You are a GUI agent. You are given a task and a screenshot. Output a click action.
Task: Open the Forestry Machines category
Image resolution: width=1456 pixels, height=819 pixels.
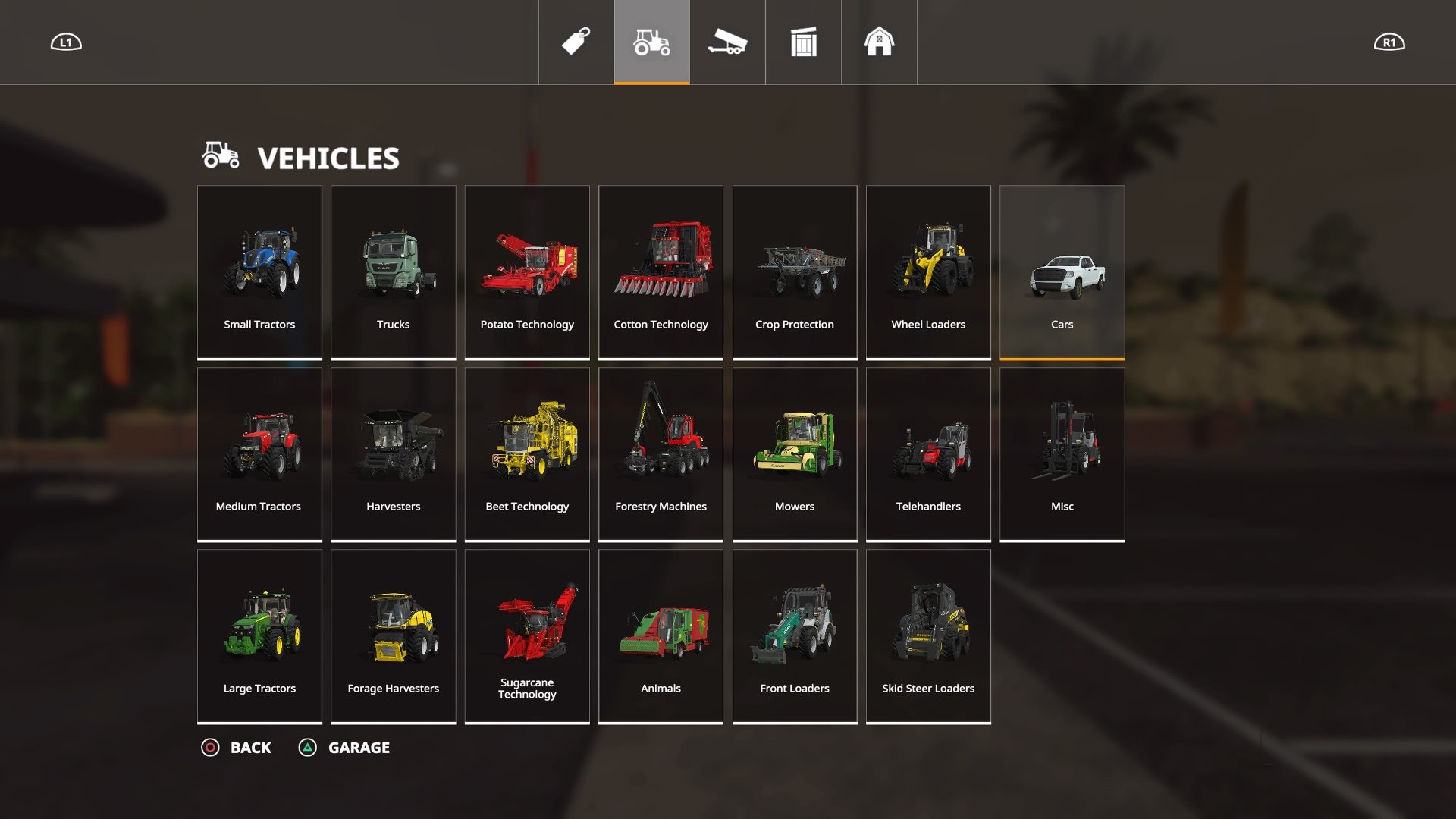(661, 453)
